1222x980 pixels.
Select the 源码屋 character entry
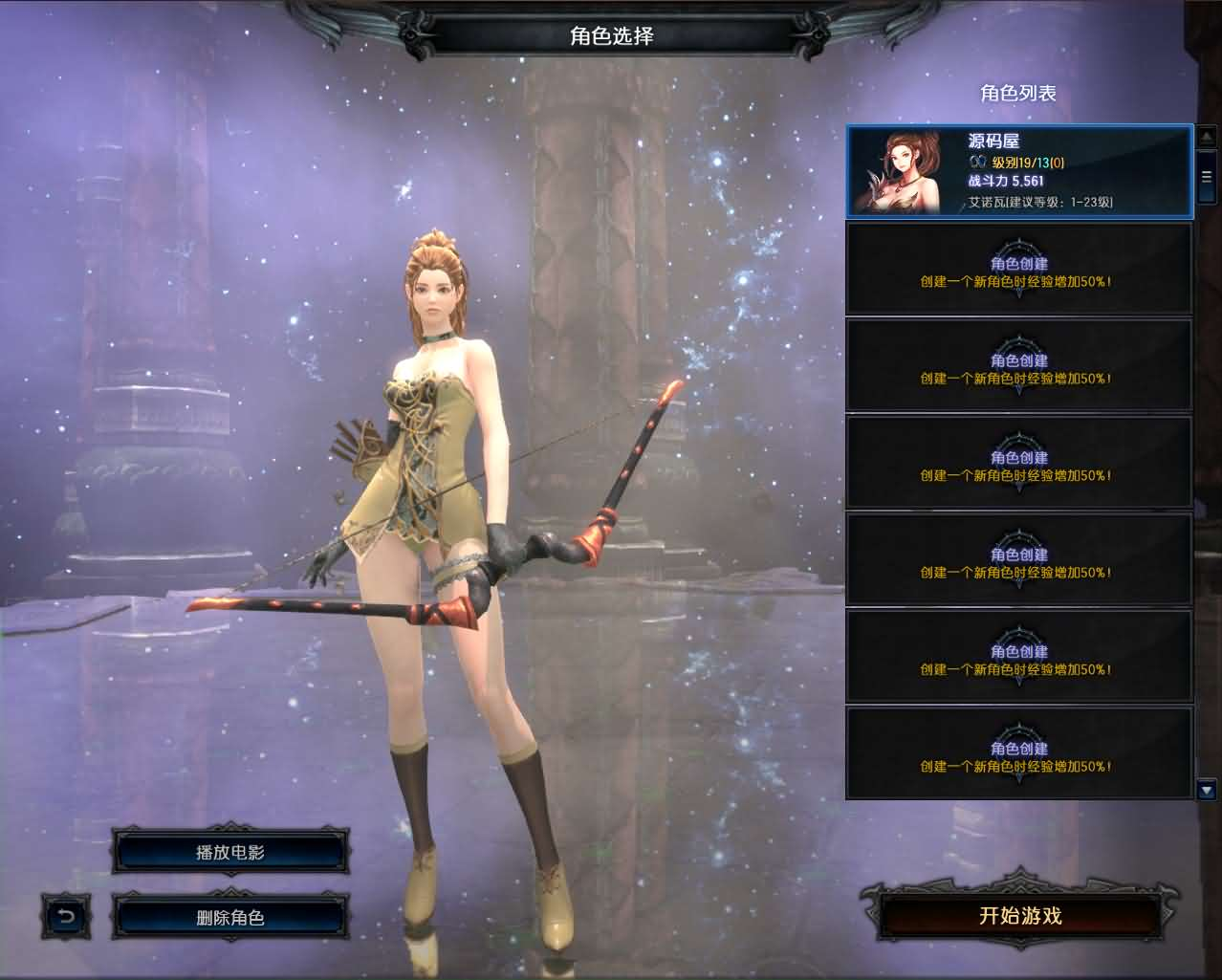point(1019,171)
